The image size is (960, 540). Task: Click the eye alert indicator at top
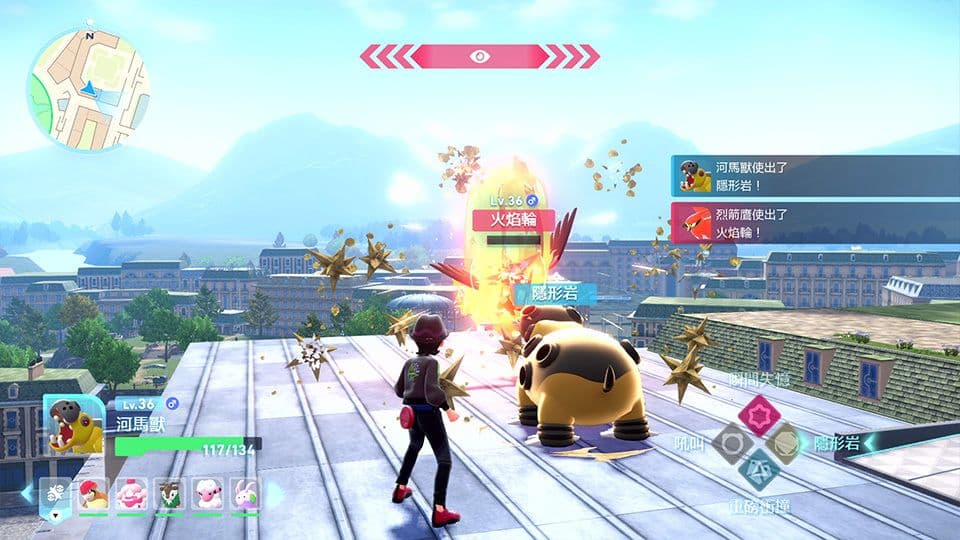479,56
